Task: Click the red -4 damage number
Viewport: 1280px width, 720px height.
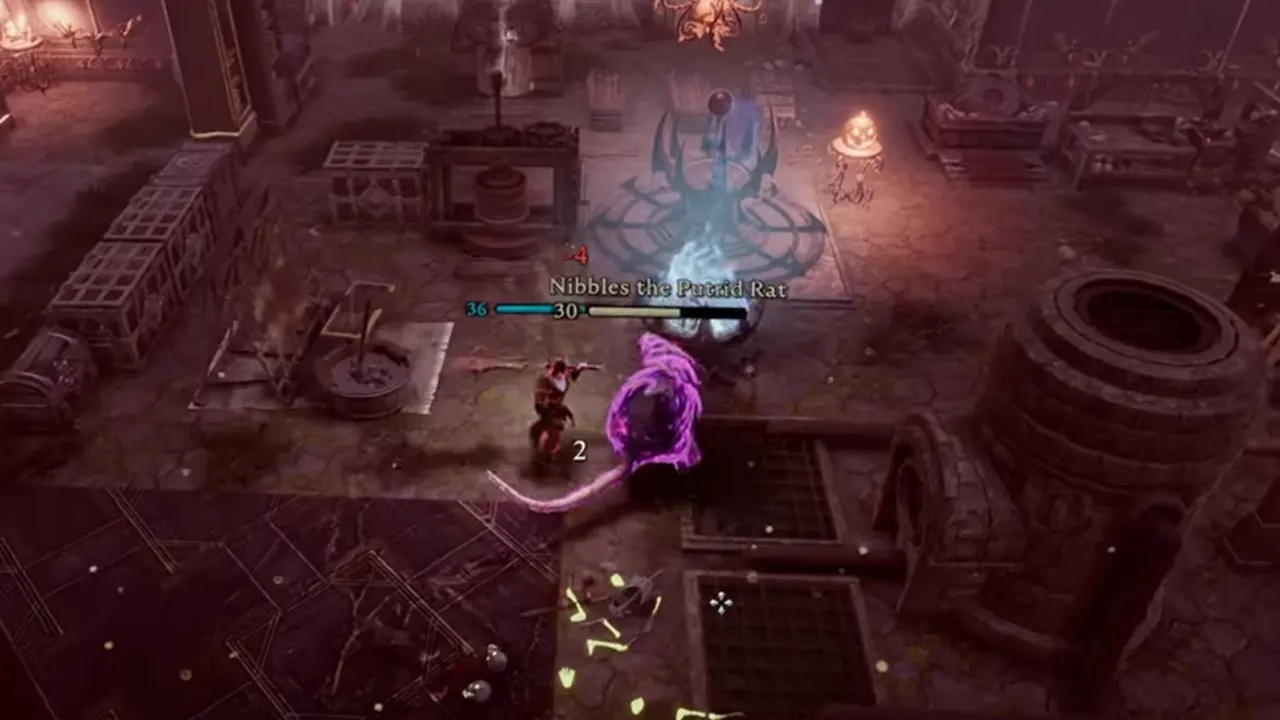Action: (575, 253)
